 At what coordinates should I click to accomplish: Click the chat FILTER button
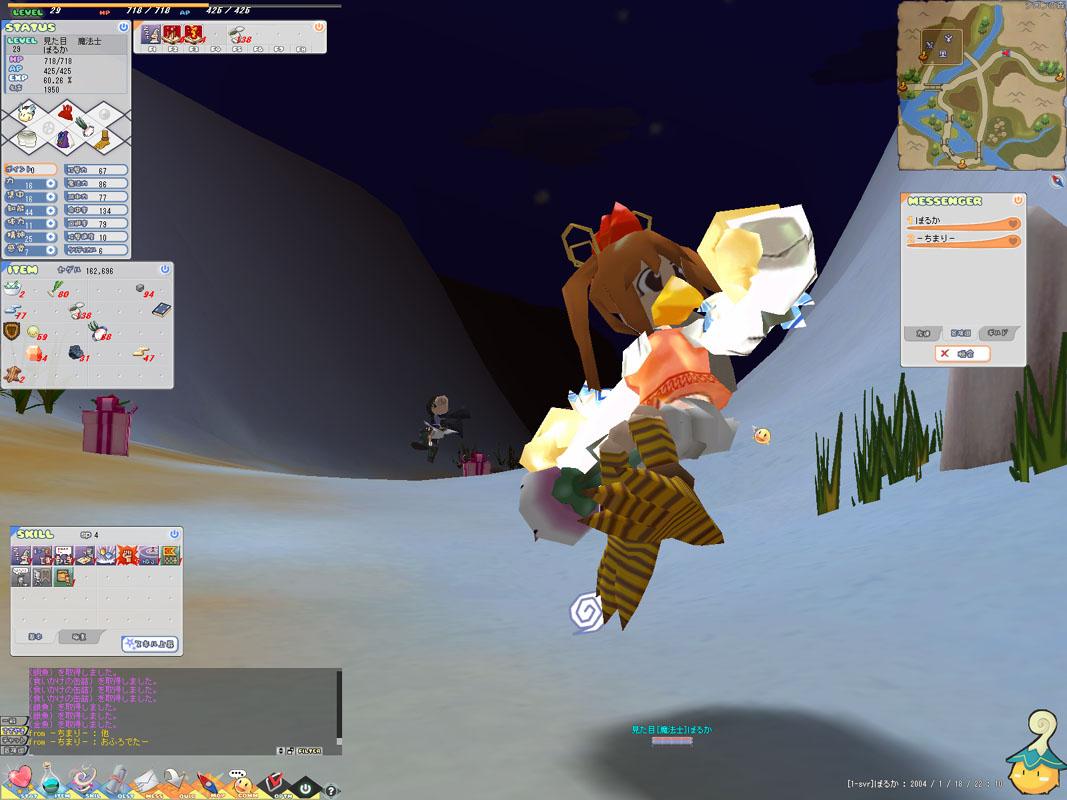(309, 750)
